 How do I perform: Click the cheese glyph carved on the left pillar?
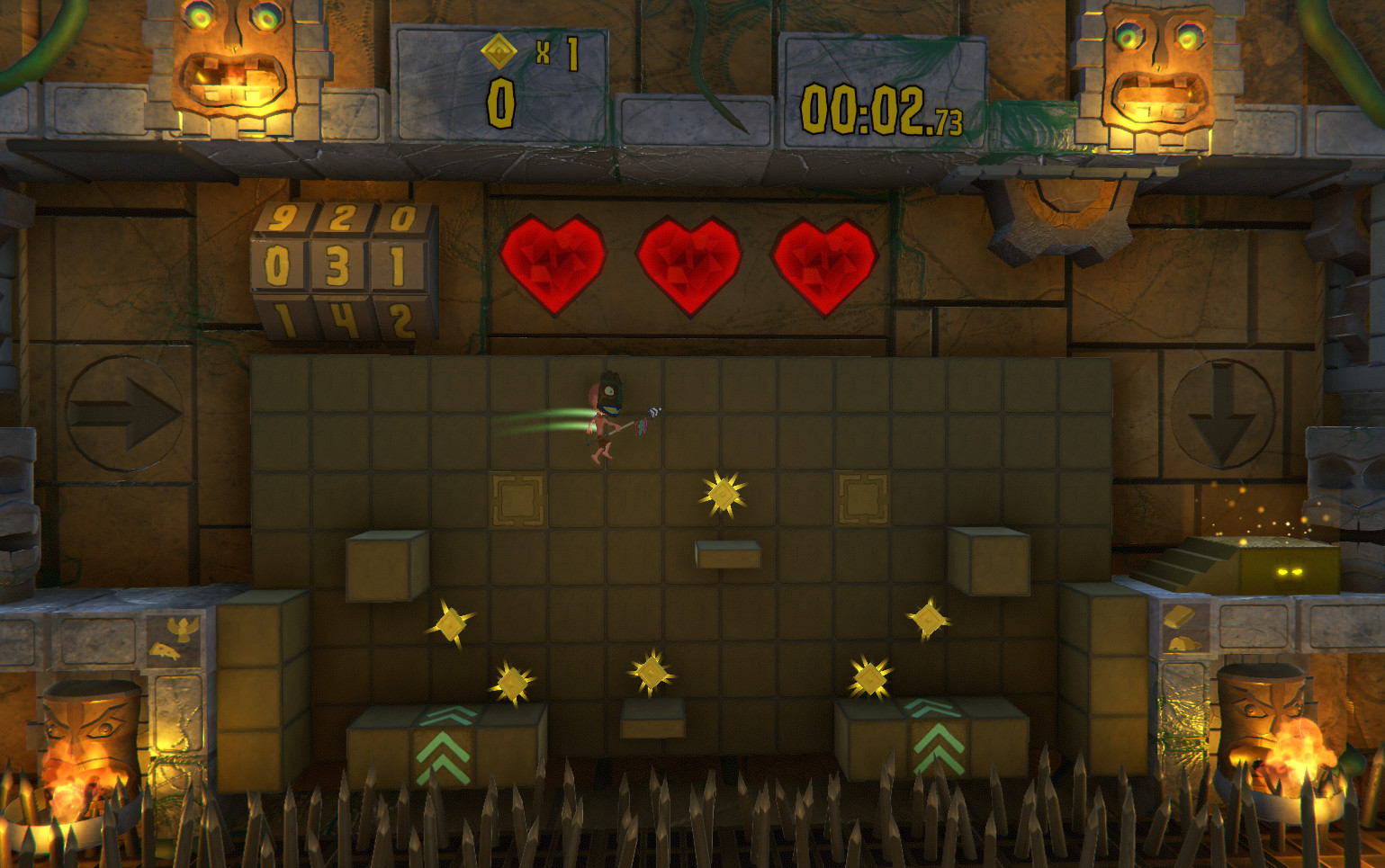point(166,650)
